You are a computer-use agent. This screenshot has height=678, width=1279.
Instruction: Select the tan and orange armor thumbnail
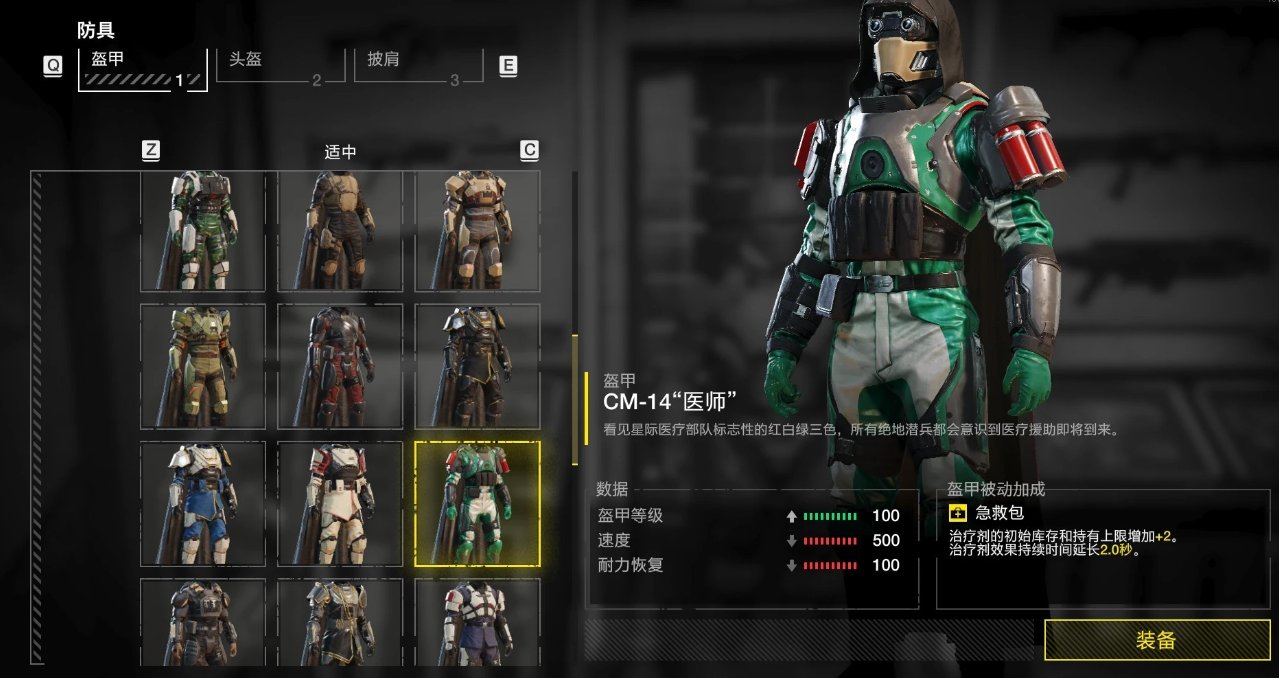click(478, 231)
